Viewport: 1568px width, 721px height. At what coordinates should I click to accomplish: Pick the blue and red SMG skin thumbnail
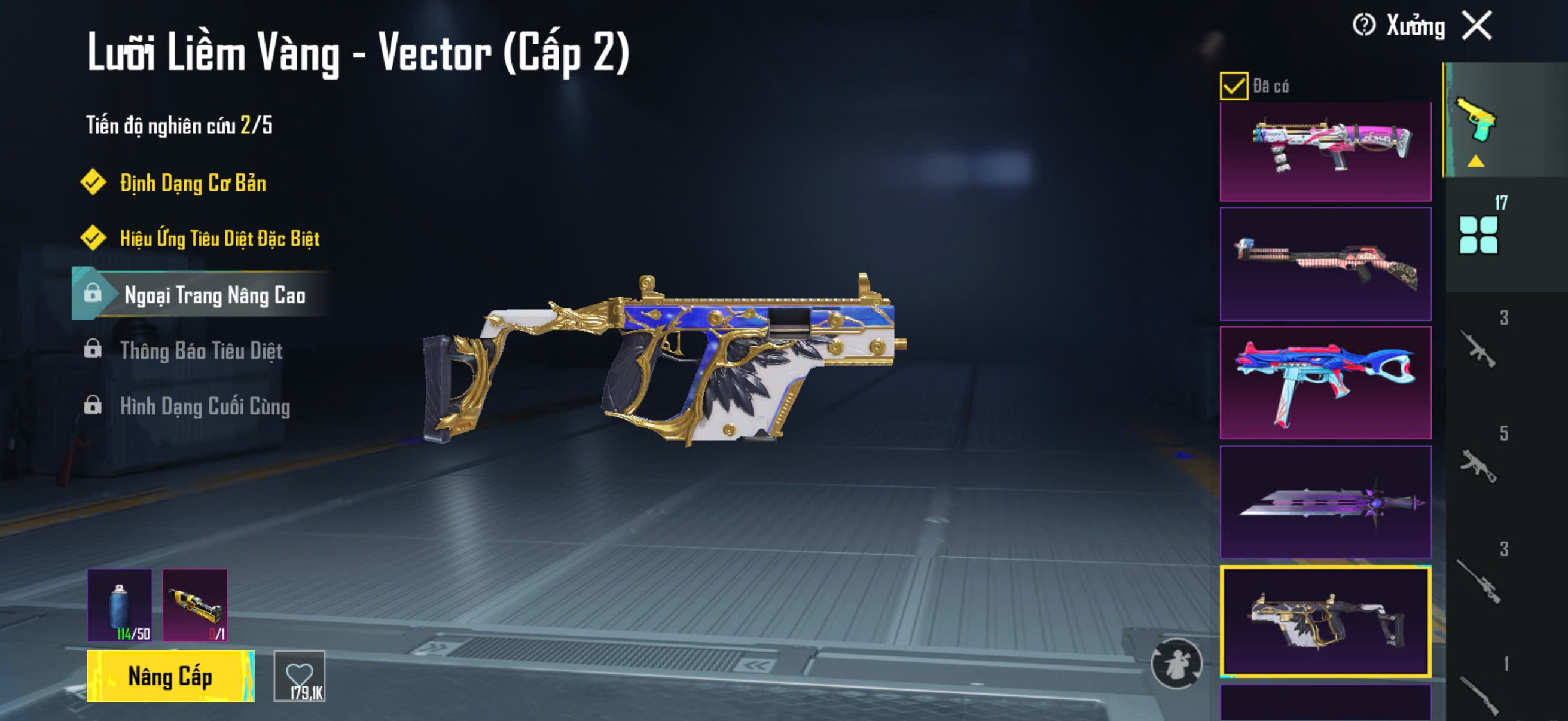[x=1325, y=383]
